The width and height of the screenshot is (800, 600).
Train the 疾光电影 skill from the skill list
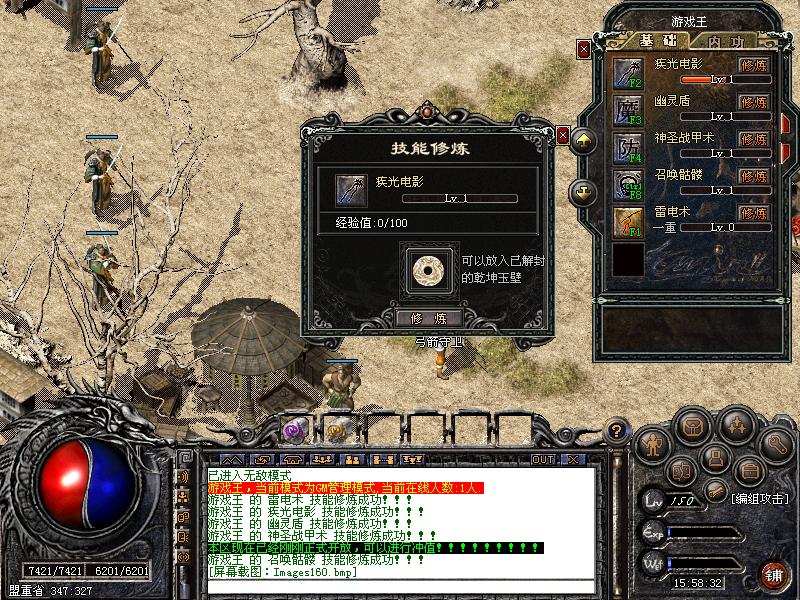coord(753,65)
